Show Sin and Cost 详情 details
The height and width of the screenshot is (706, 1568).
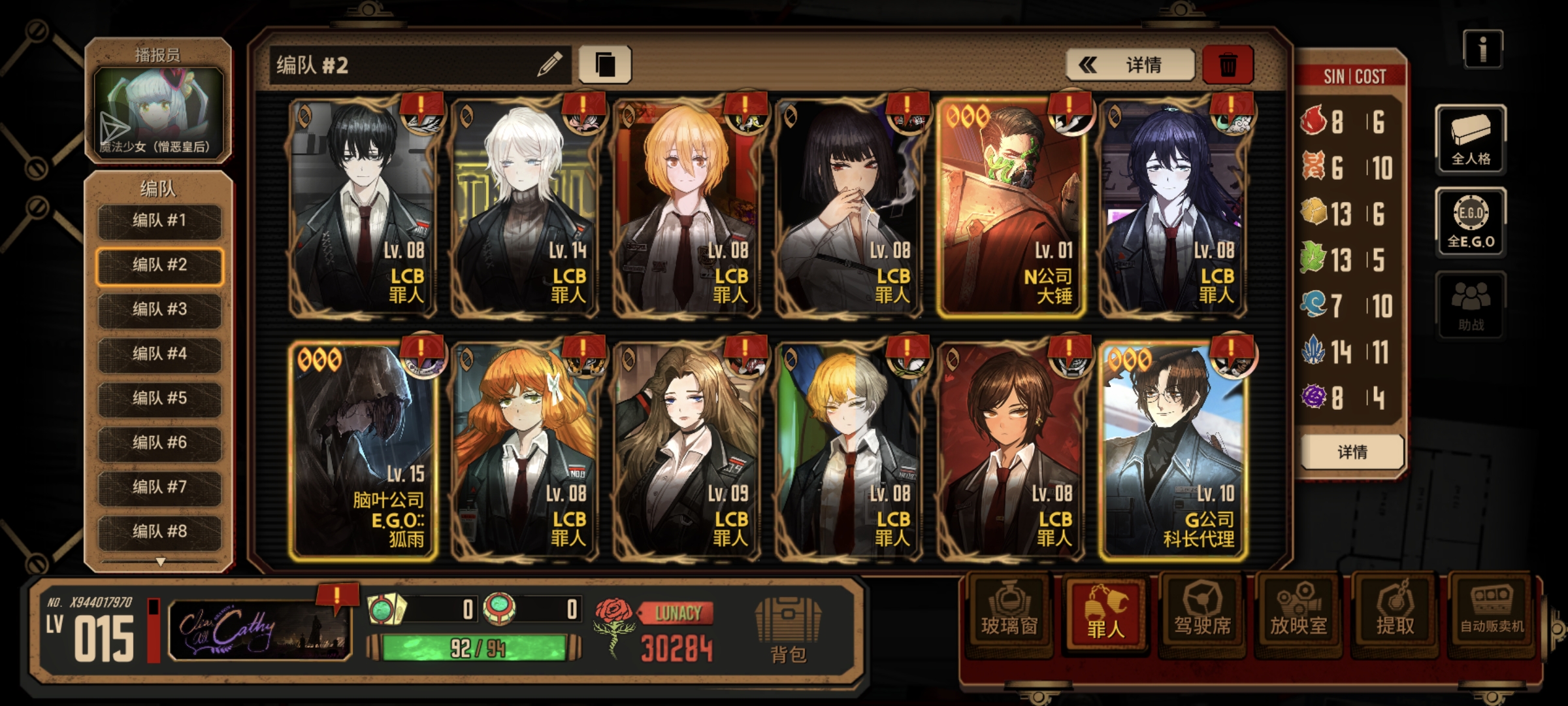click(1352, 452)
